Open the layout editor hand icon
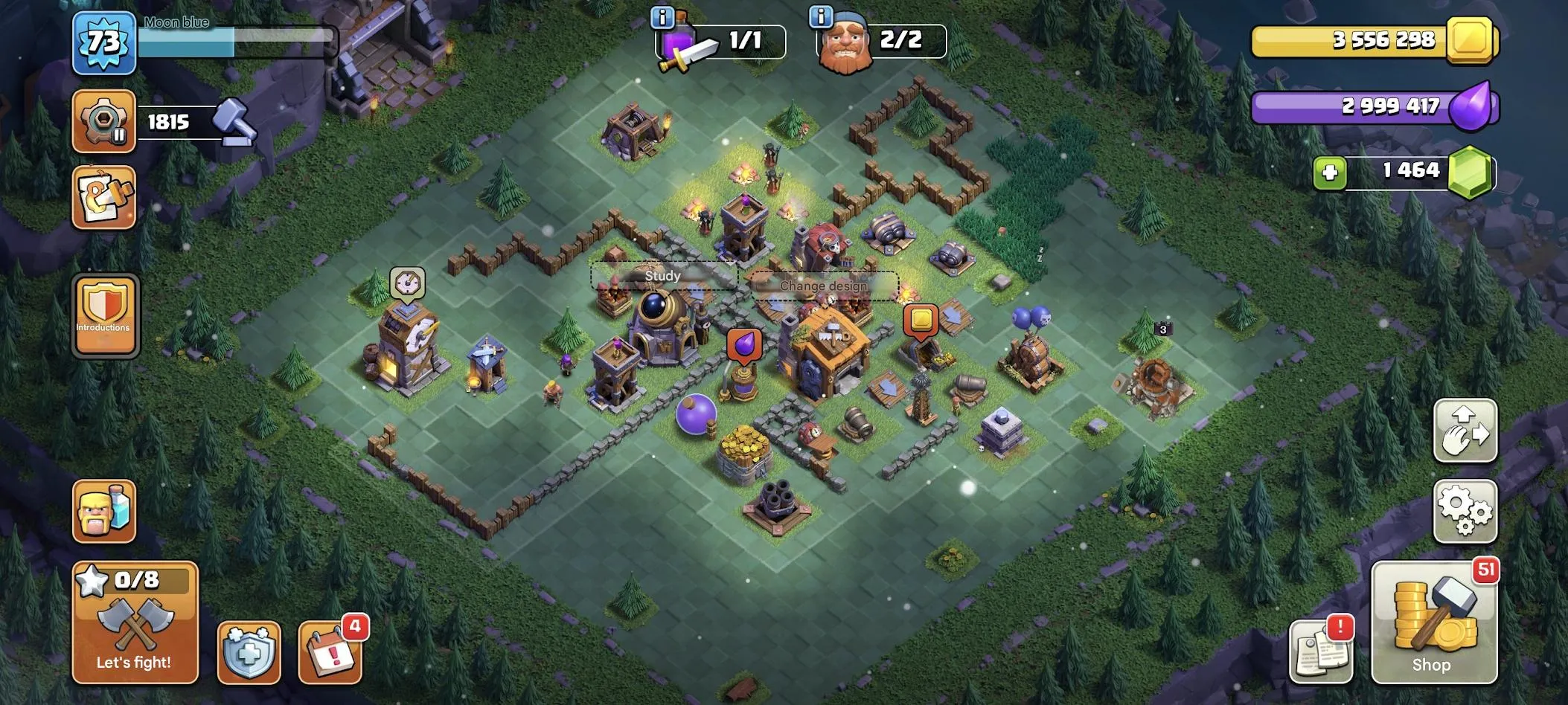The width and height of the screenshot is (1568, 705). (1465, 431)
